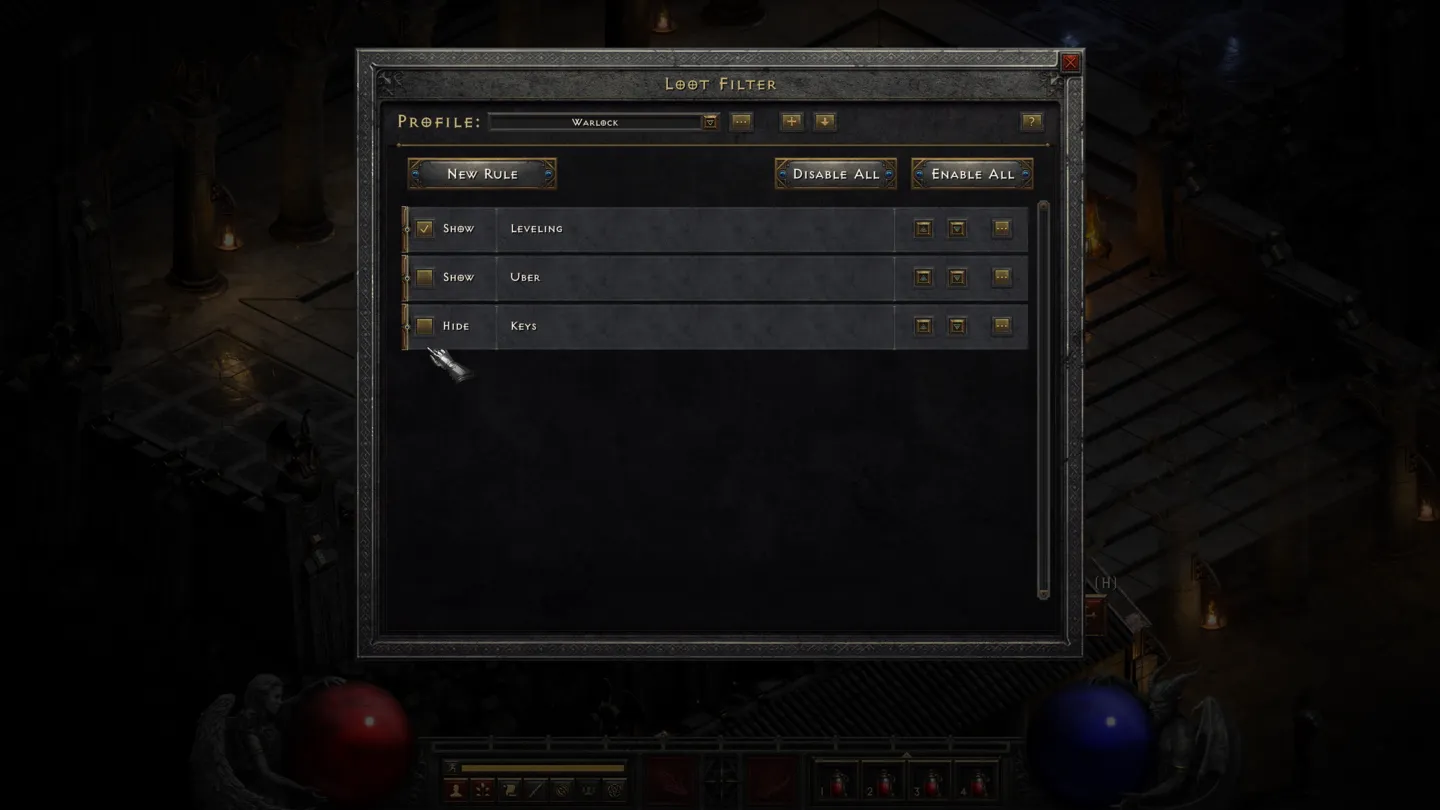
Task: Add a new profile with the plus icon
Action: tap(791, 120)
